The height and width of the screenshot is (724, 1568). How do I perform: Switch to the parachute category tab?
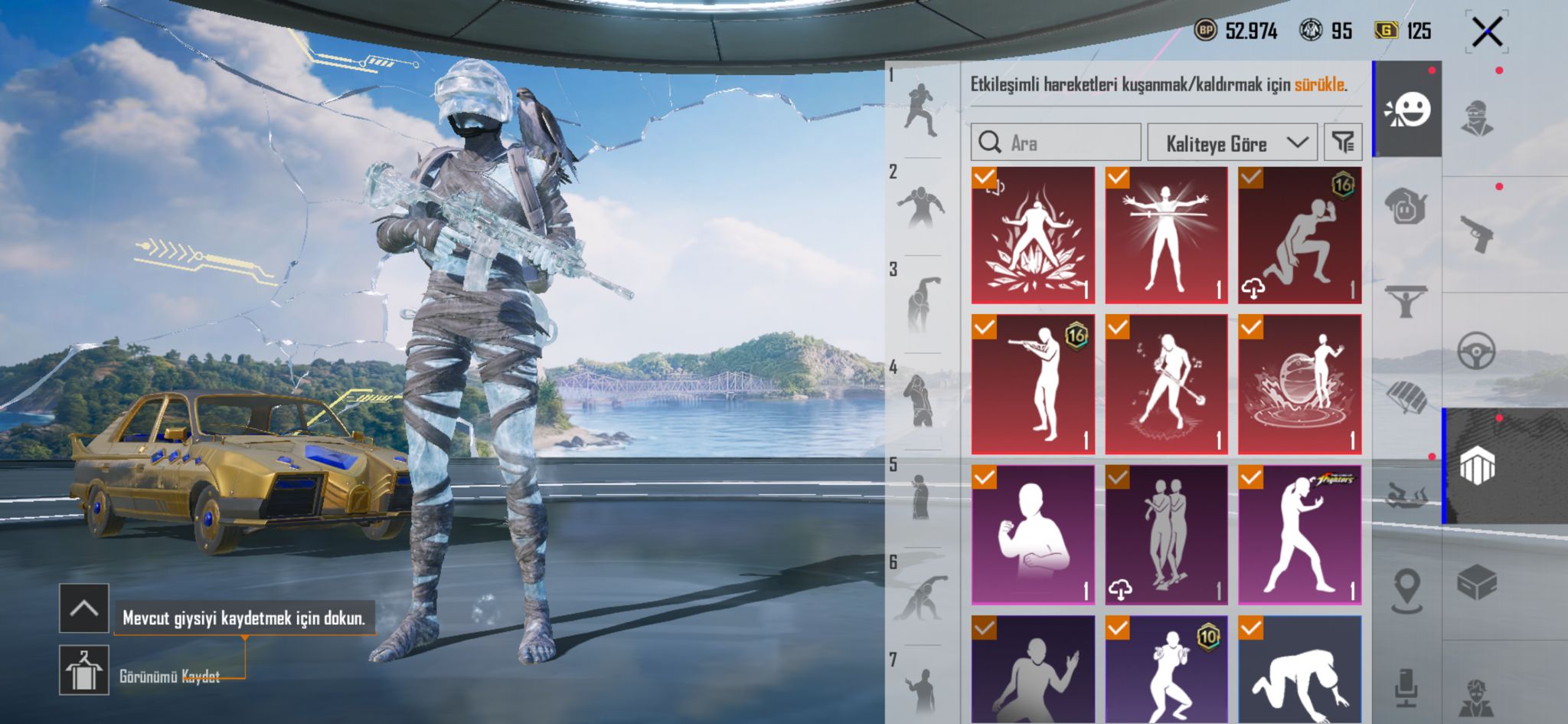coord(1406,397)
